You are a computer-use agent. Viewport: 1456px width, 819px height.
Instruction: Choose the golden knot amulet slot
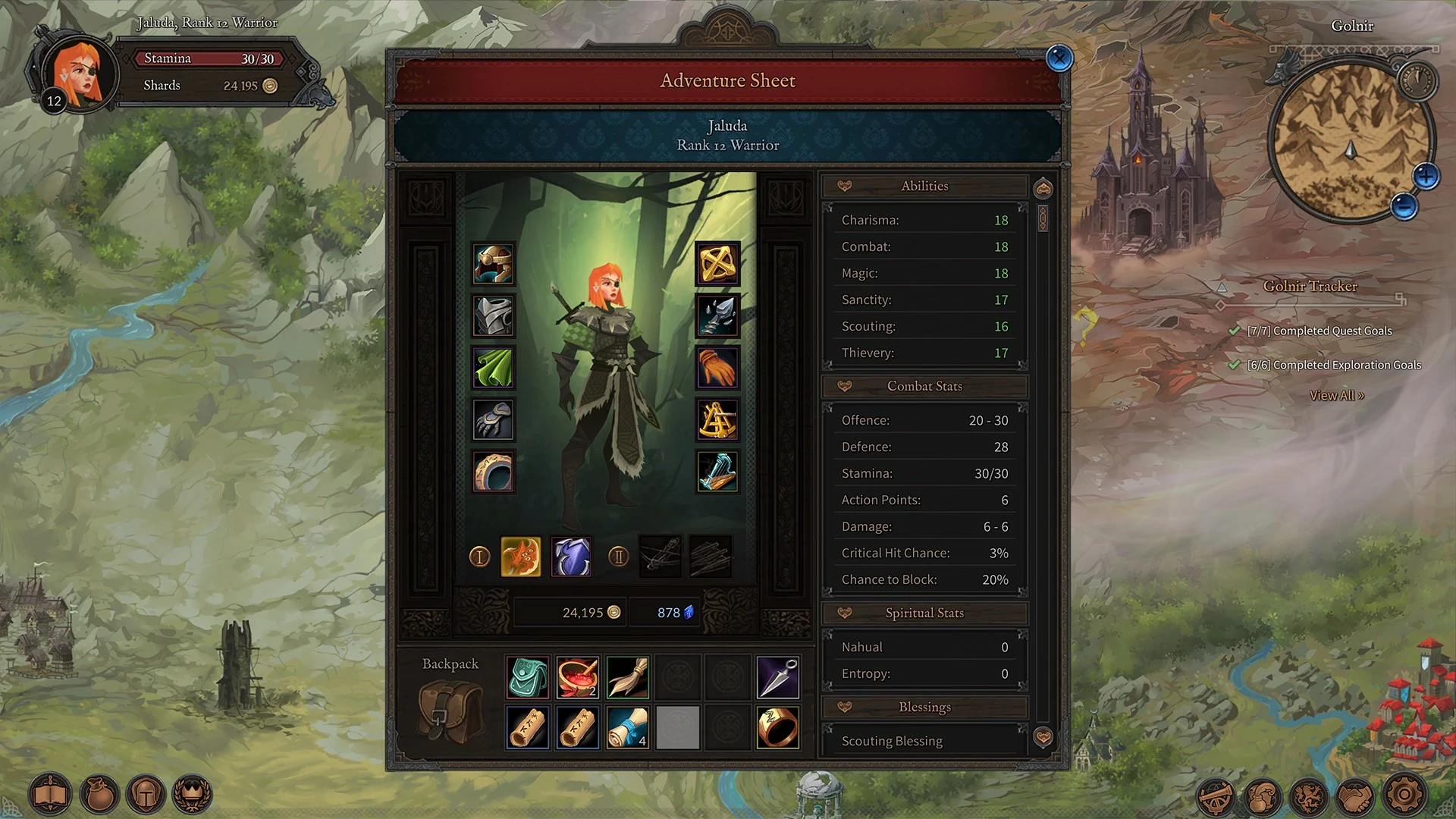(717, 264)
